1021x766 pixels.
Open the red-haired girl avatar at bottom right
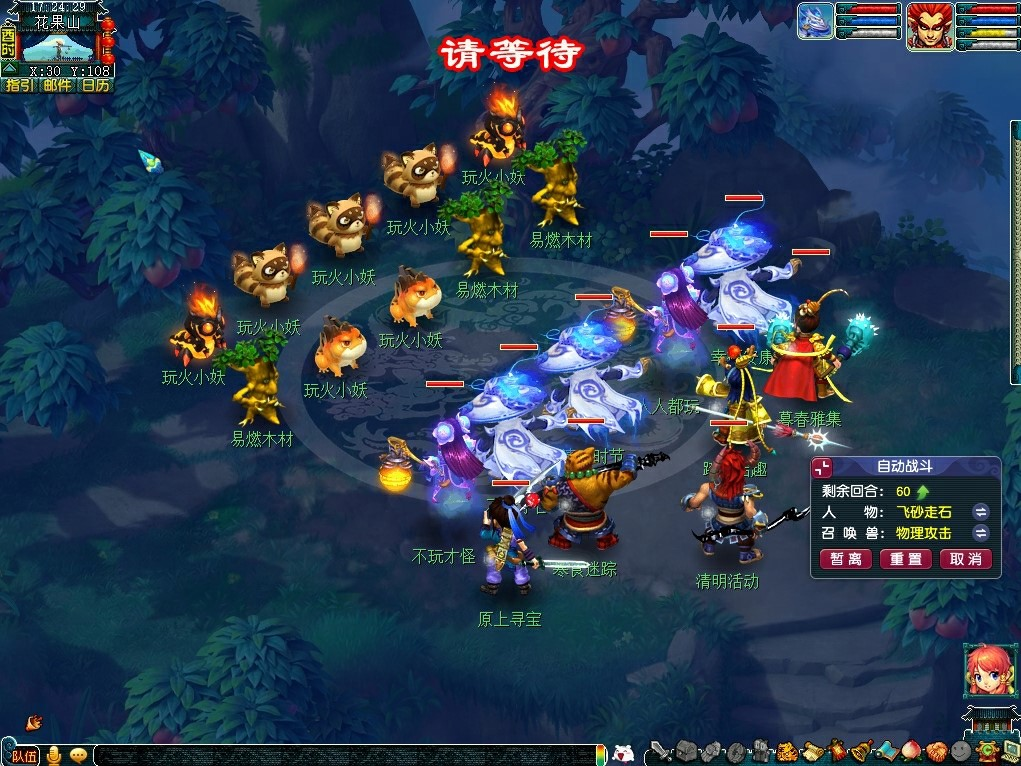tap(983, 669)
